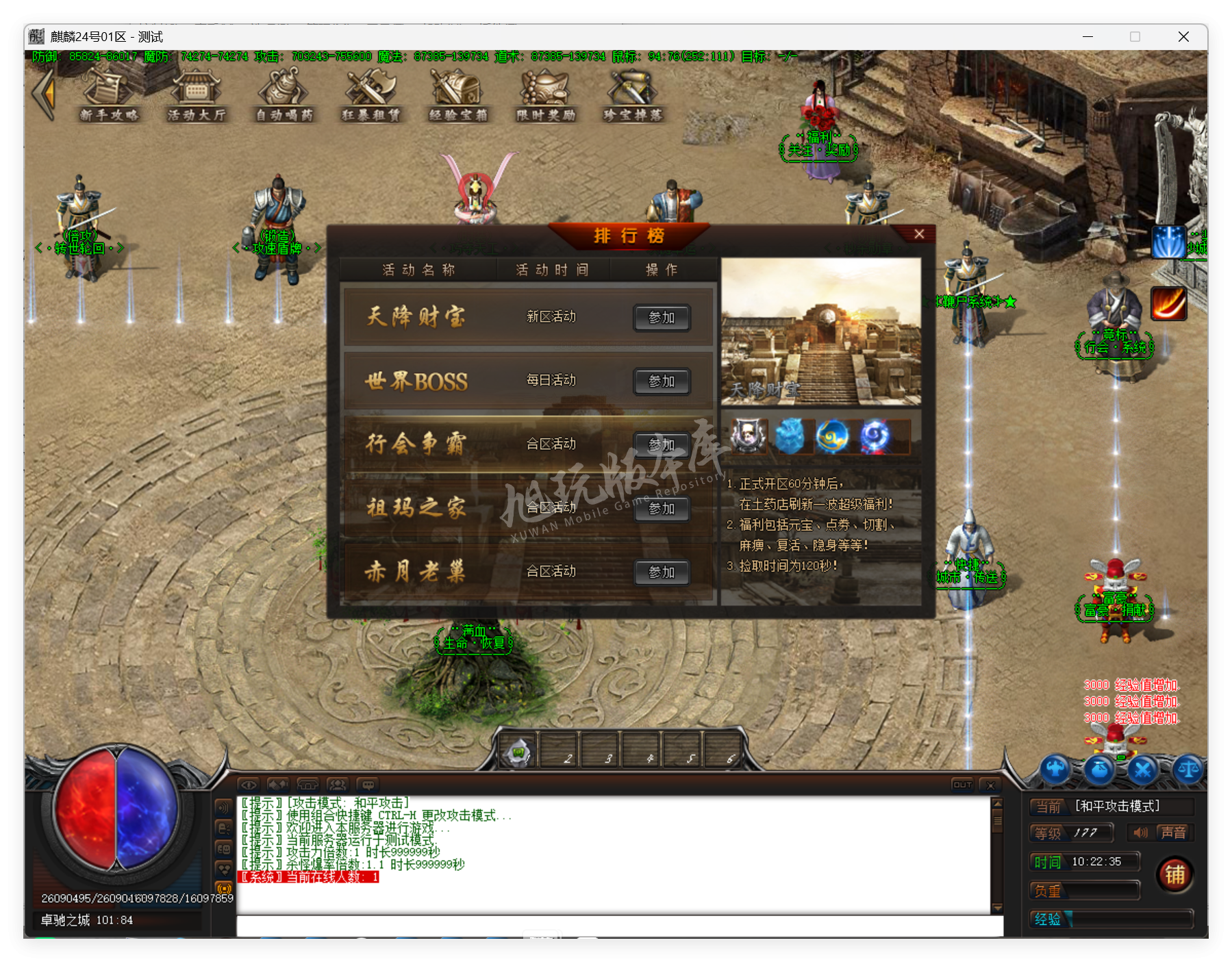Toggle the eye icon above the chat log
Image resolution: width=1232 pixels, height=962 pixels.
tap(249, 785)
